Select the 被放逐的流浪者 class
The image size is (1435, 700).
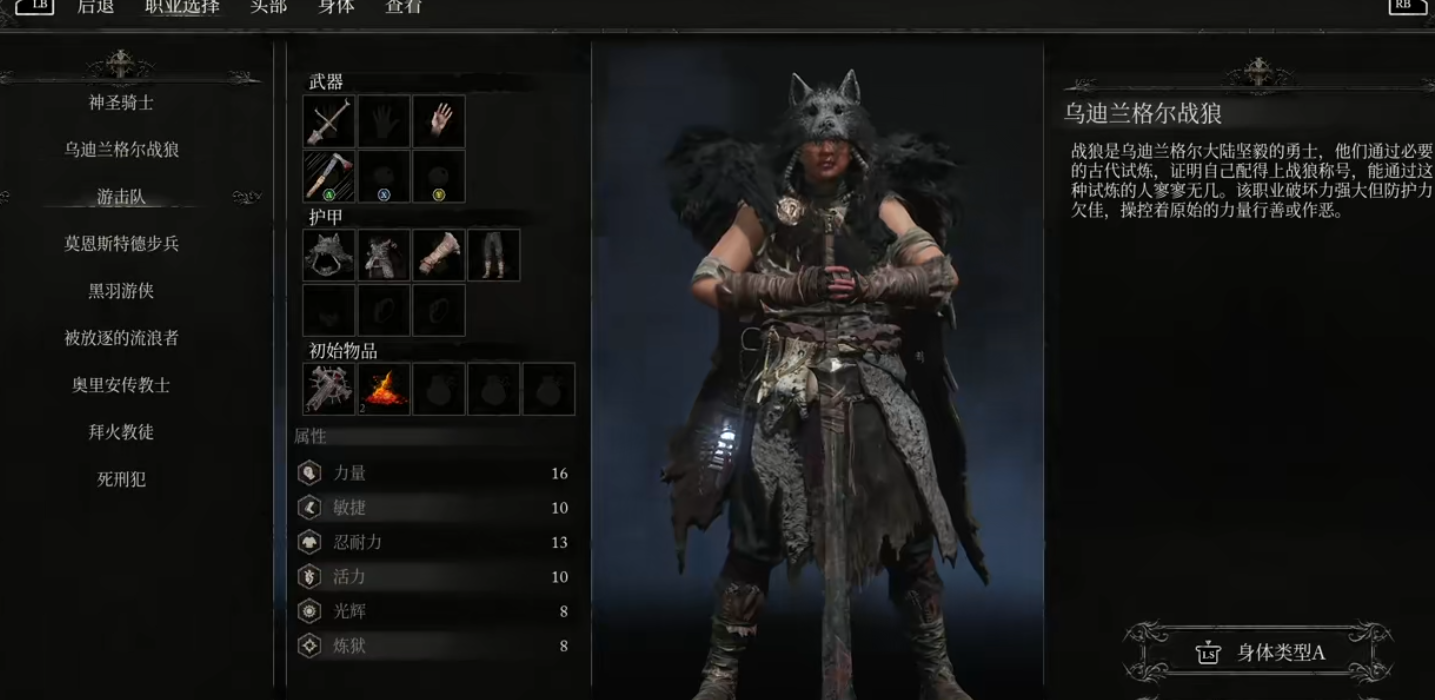click(x=121, y=338)
